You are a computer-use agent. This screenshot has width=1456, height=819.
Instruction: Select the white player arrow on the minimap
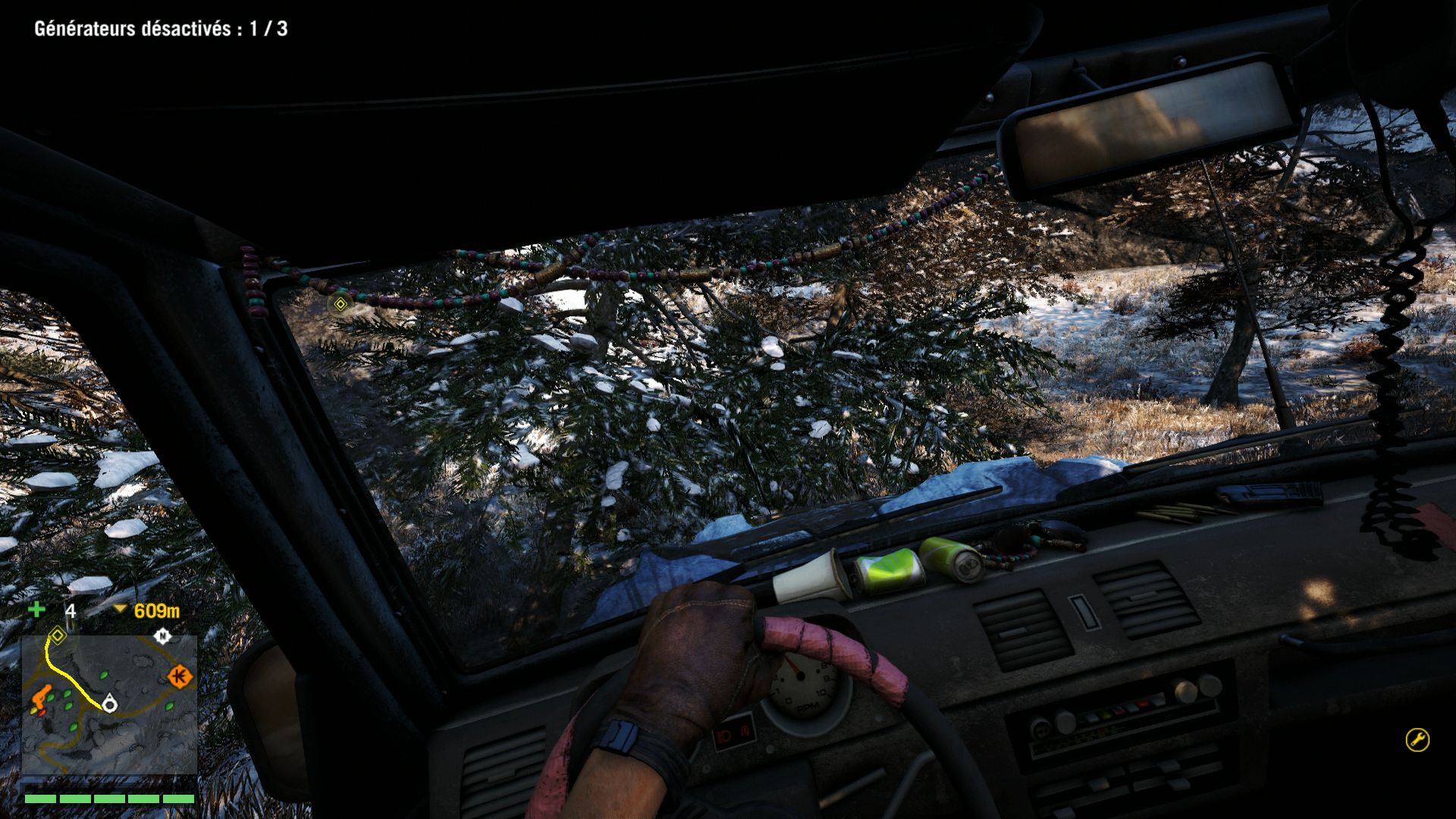pos(110,704)
